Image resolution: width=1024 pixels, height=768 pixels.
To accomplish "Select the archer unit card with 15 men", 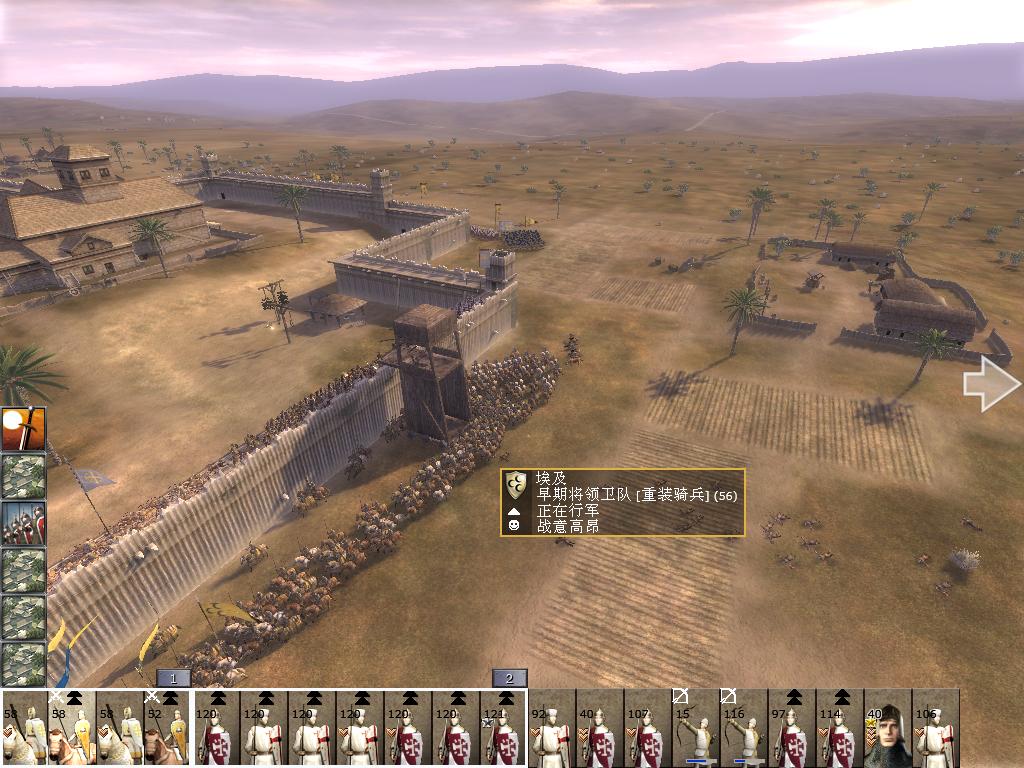I will coord(696,727).
